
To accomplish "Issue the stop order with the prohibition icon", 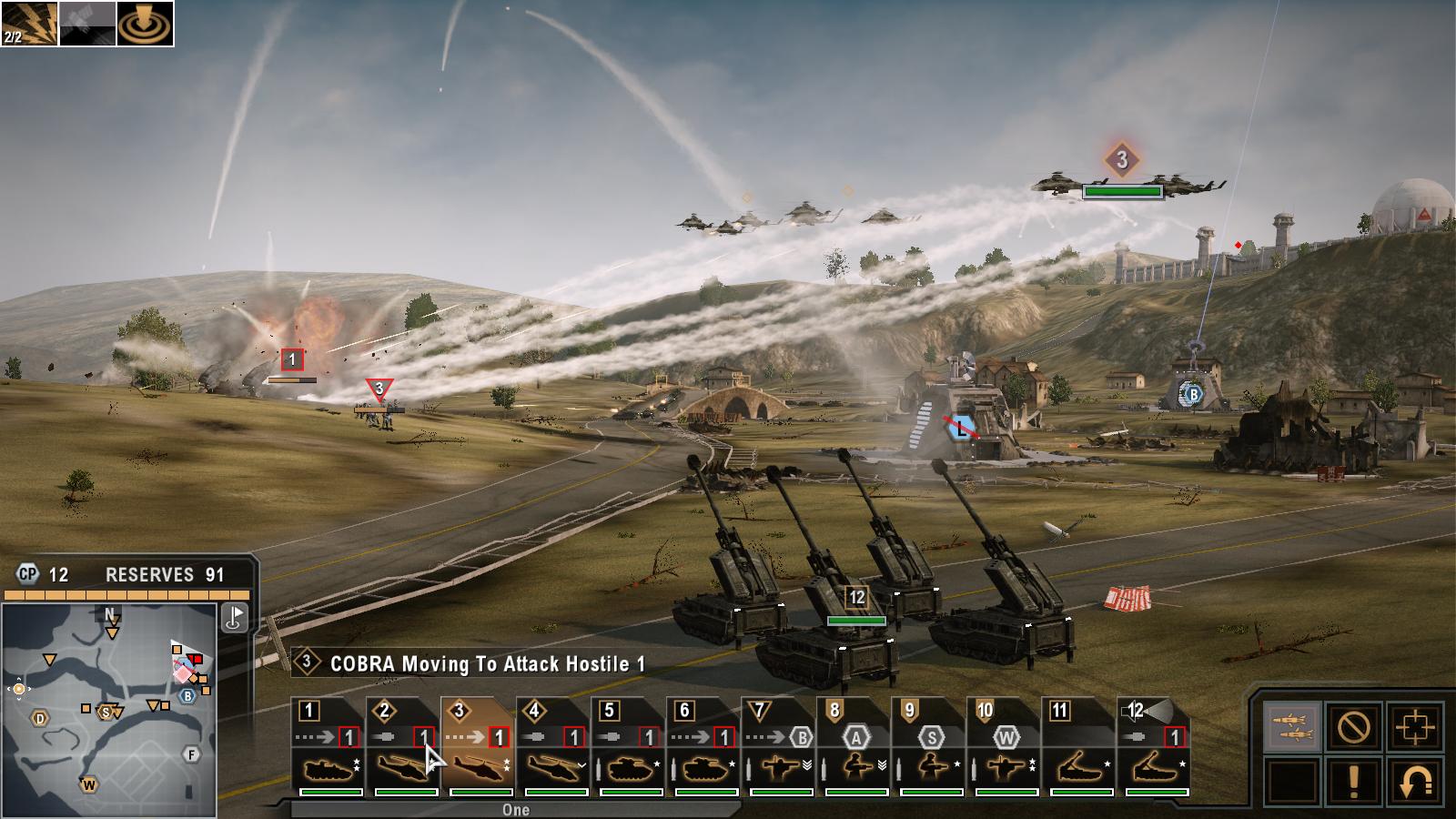I will coord(1353,727).
